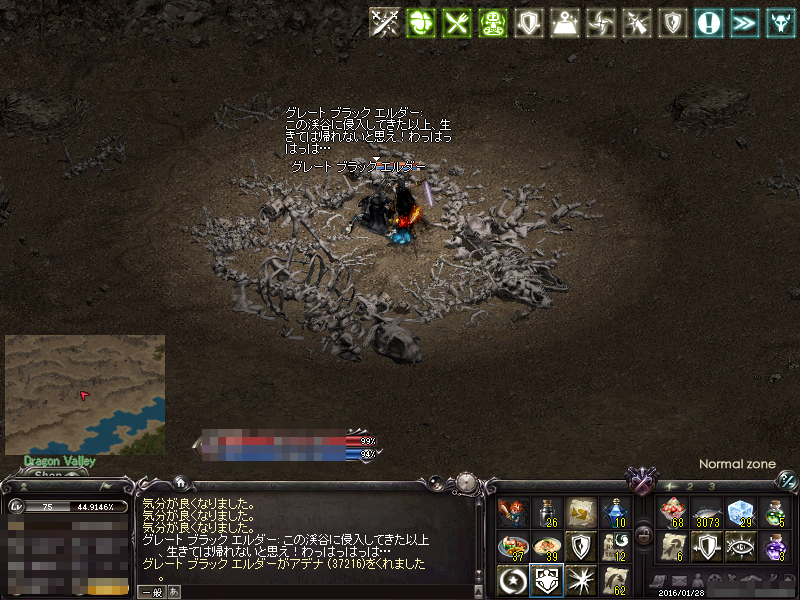Click the general chat channel button
This screenshot has height=600, width=800.
pyautogui.click(x=152, y=591)
